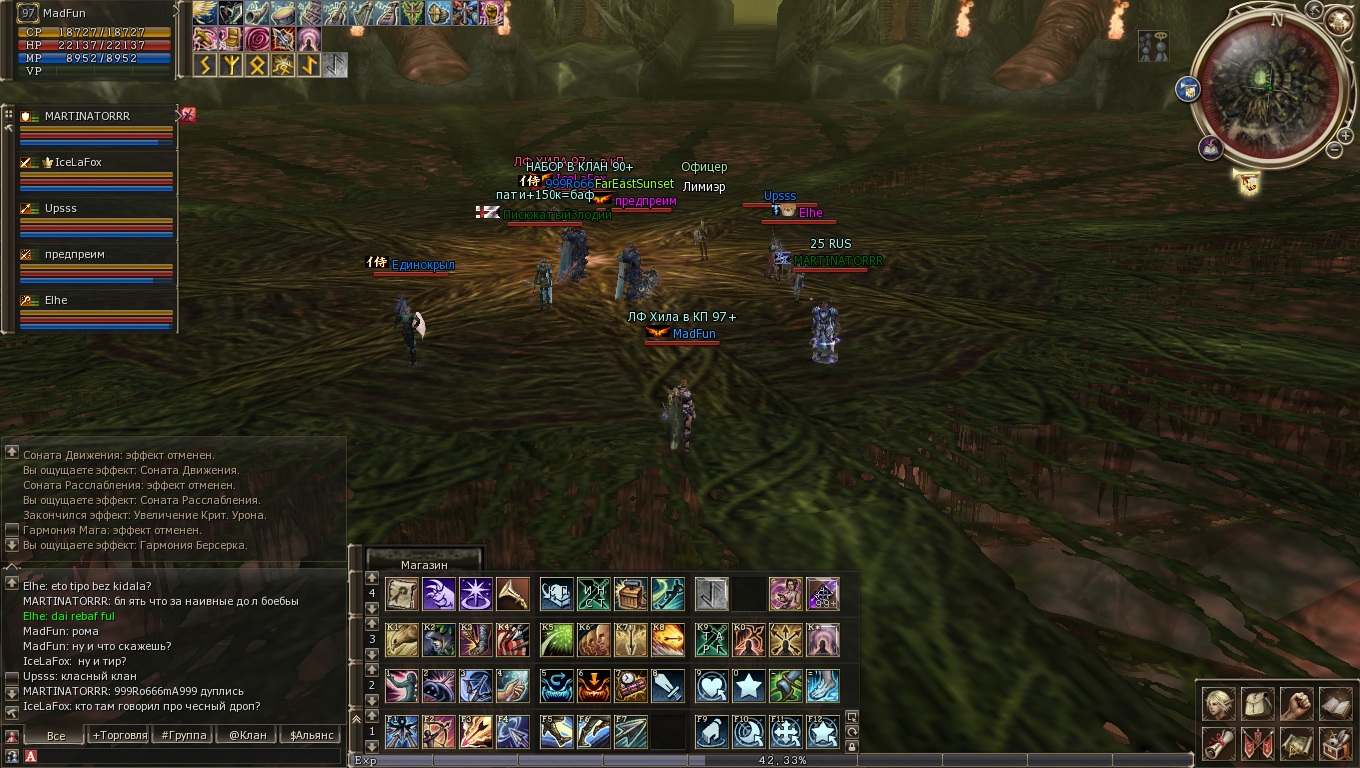1360x768 pixels.
Task: Open the world map scroll icon
Action: [1295, 743]
